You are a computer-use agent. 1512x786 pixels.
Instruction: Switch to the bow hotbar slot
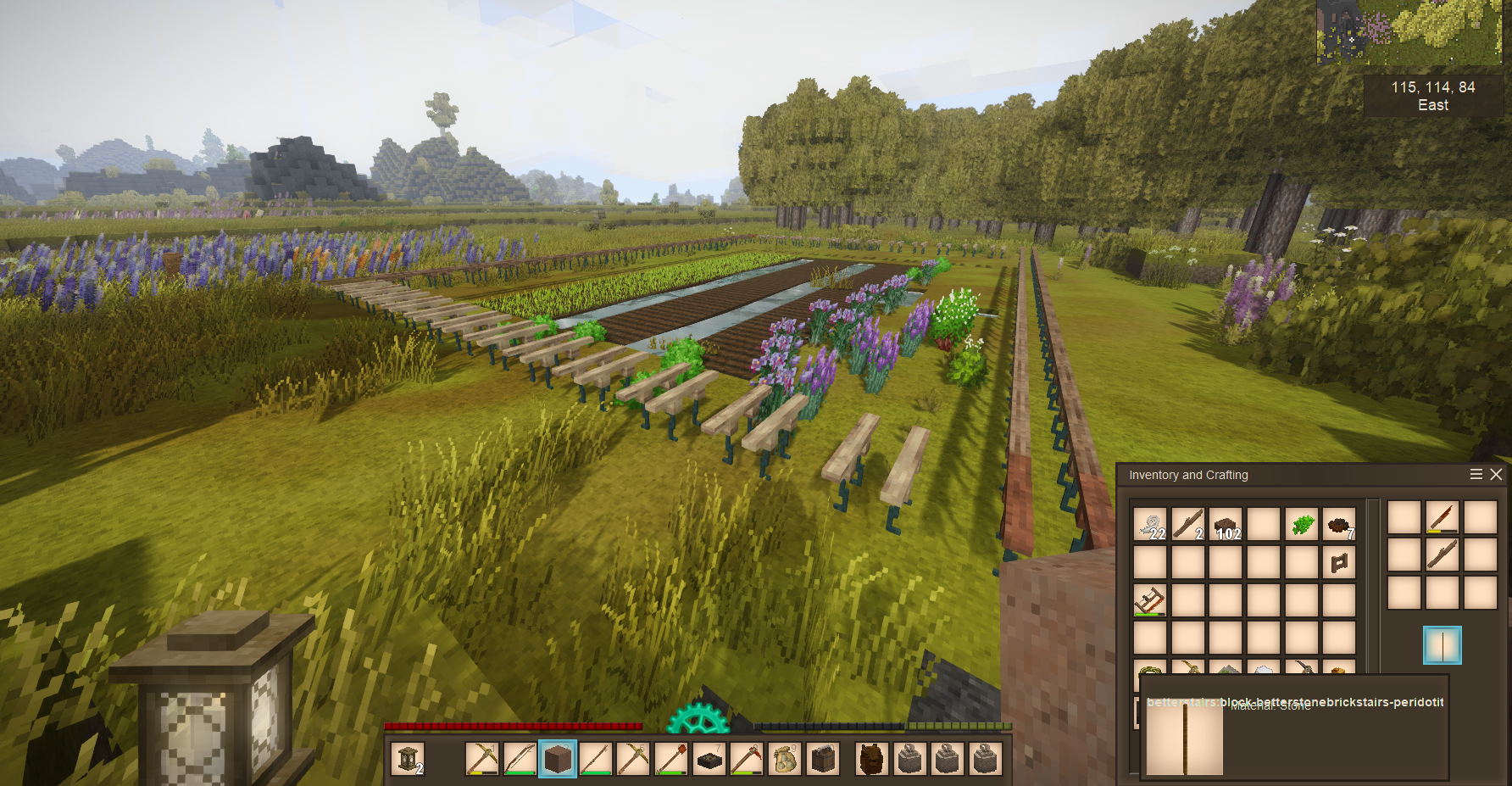pos(520,759)
